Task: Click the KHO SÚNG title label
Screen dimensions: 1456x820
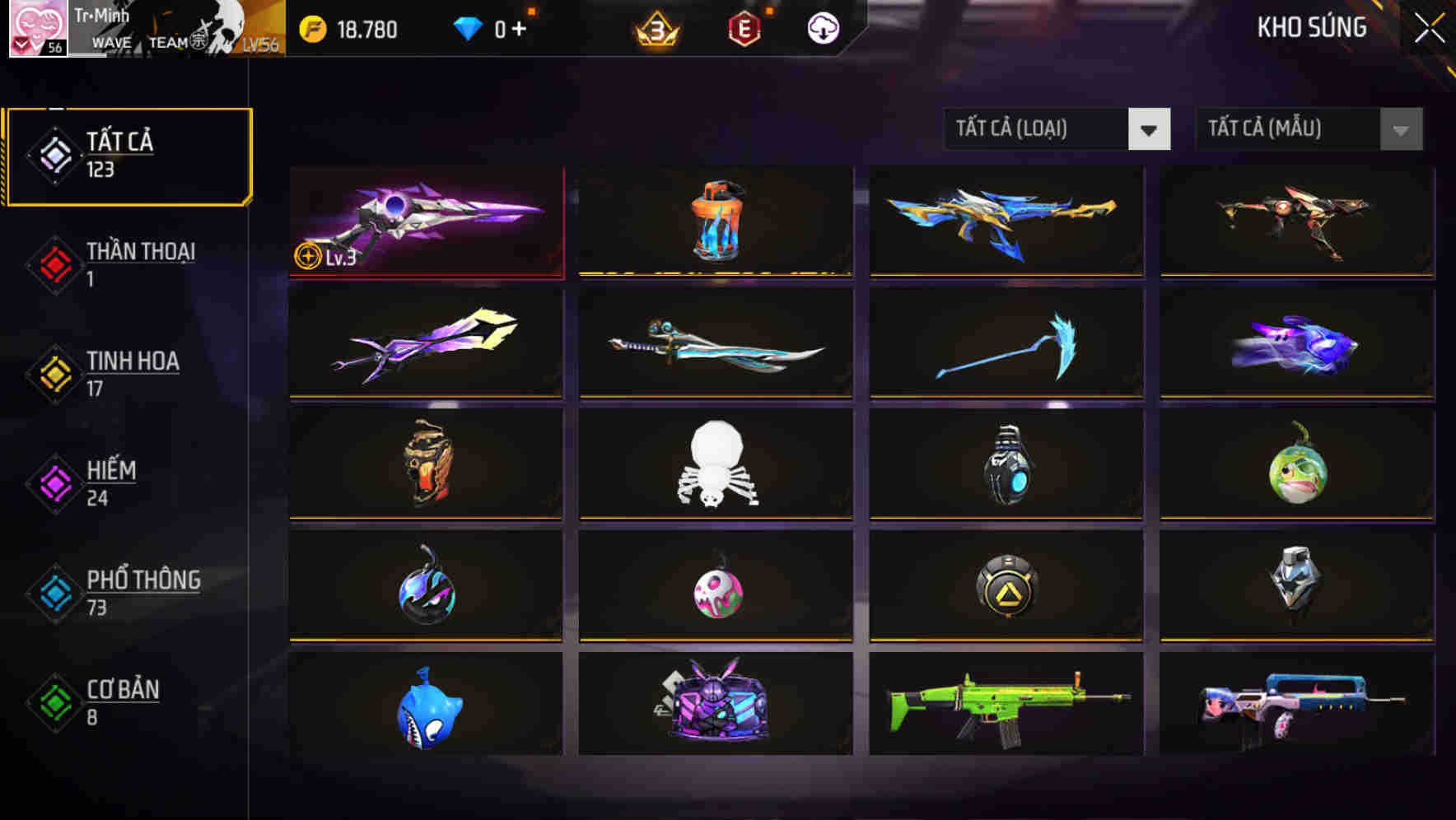Action: (1313, 27)
